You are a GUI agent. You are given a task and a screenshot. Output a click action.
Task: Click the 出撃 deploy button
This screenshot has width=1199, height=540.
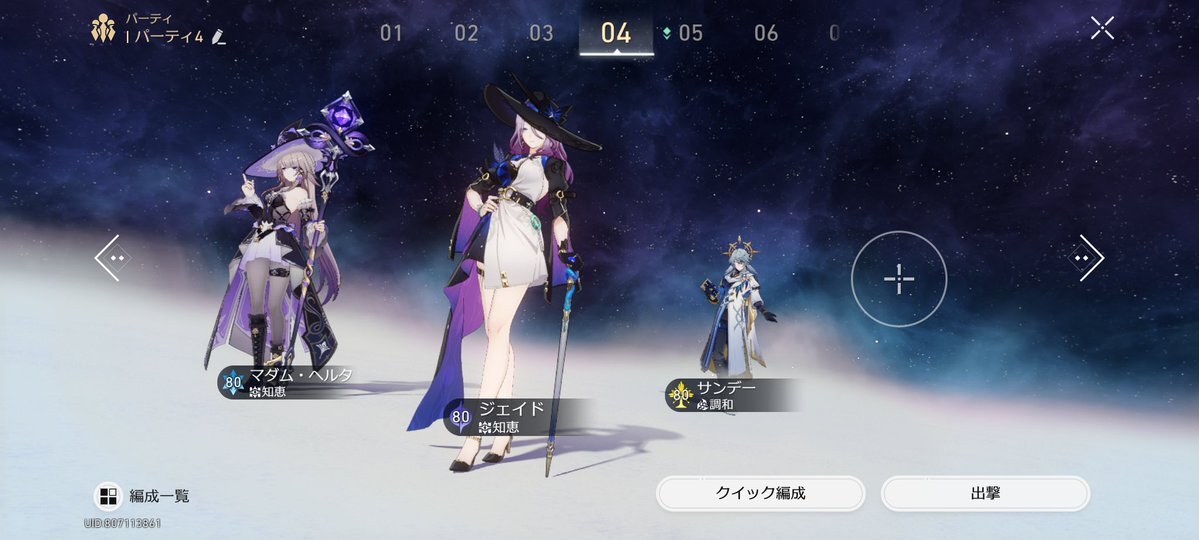[985, 494]
